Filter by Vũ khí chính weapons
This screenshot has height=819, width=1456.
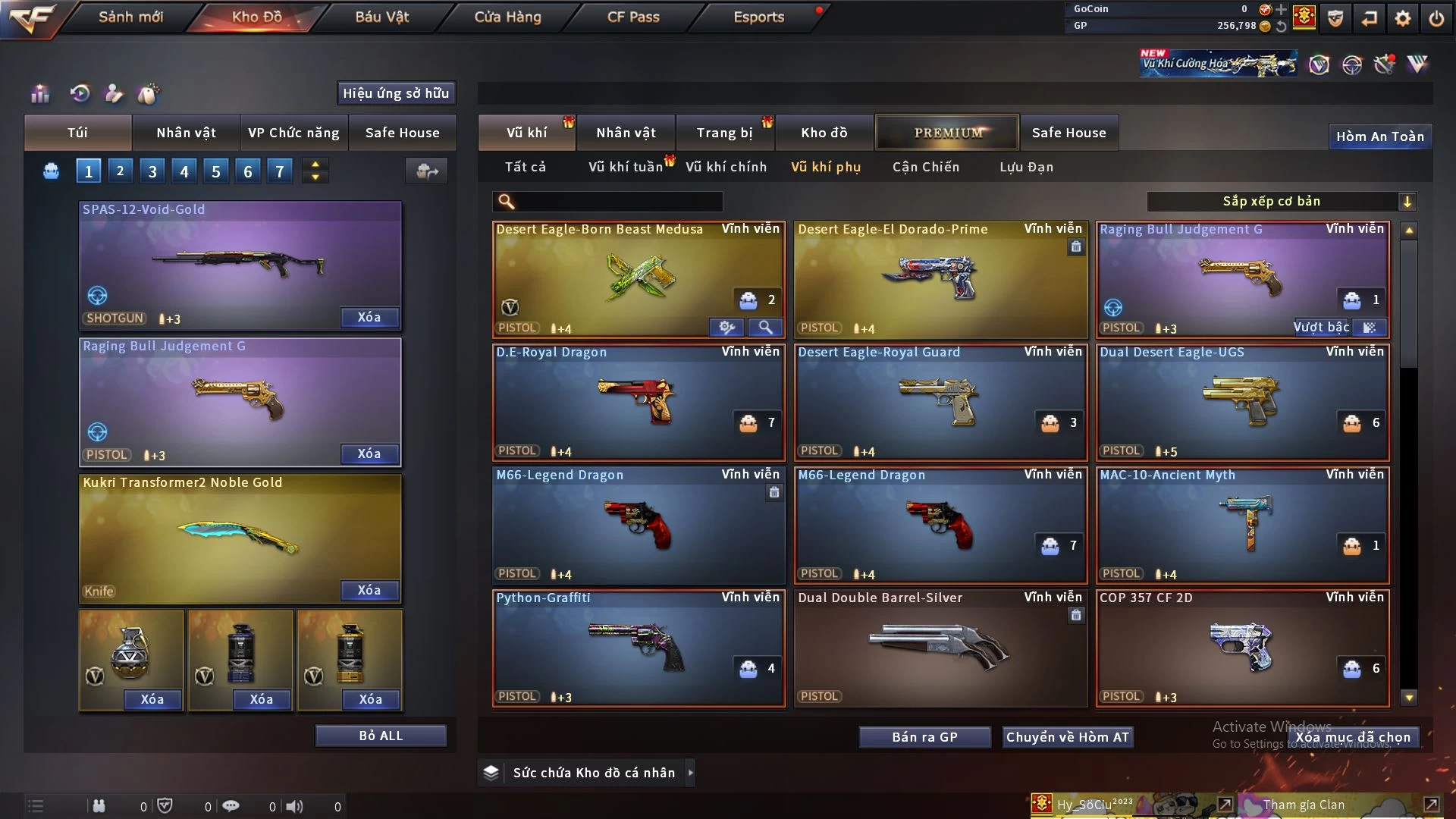(726, 167)
